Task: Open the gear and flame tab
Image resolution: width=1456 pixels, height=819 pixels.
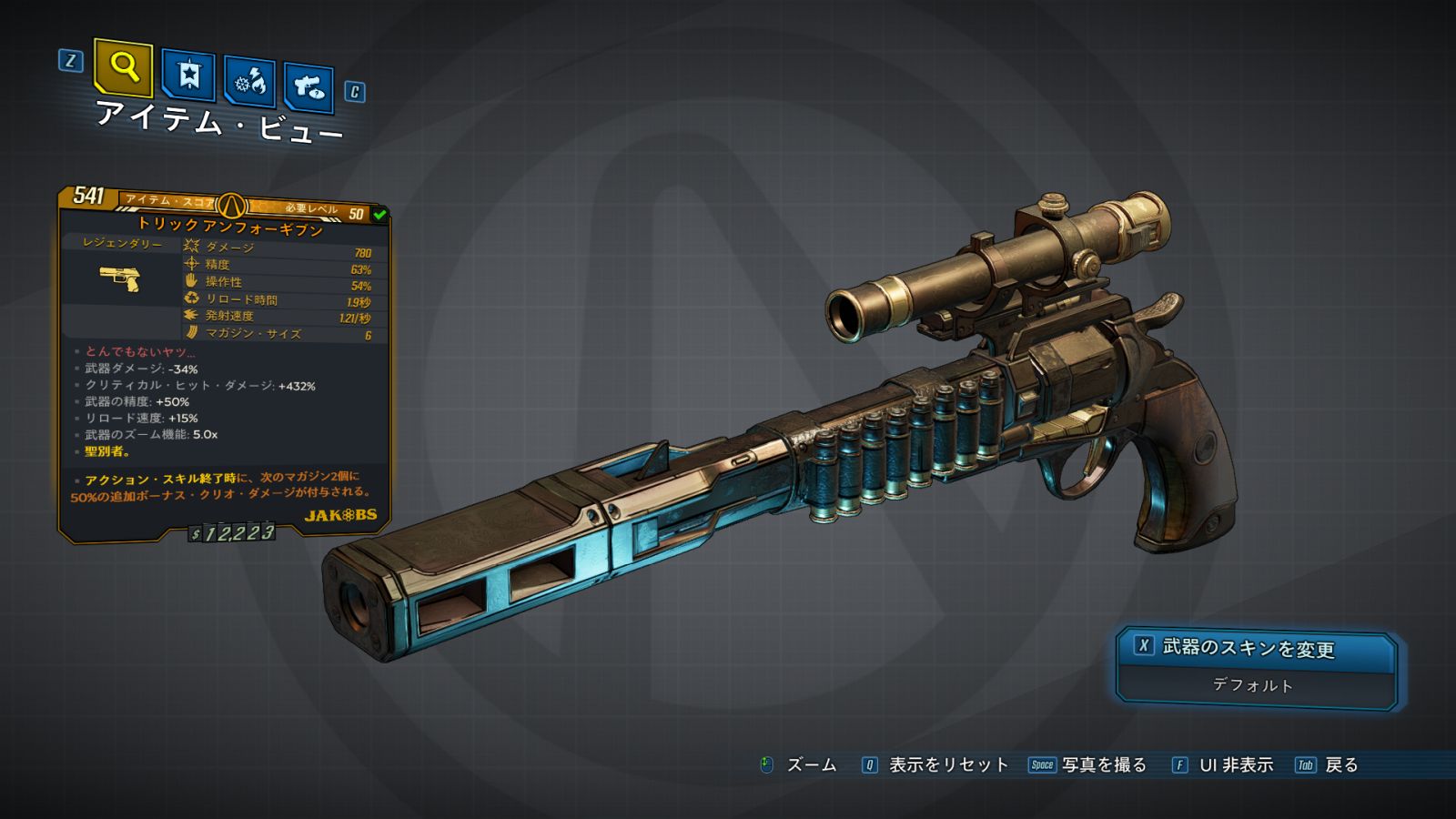Action: (250, 82)
